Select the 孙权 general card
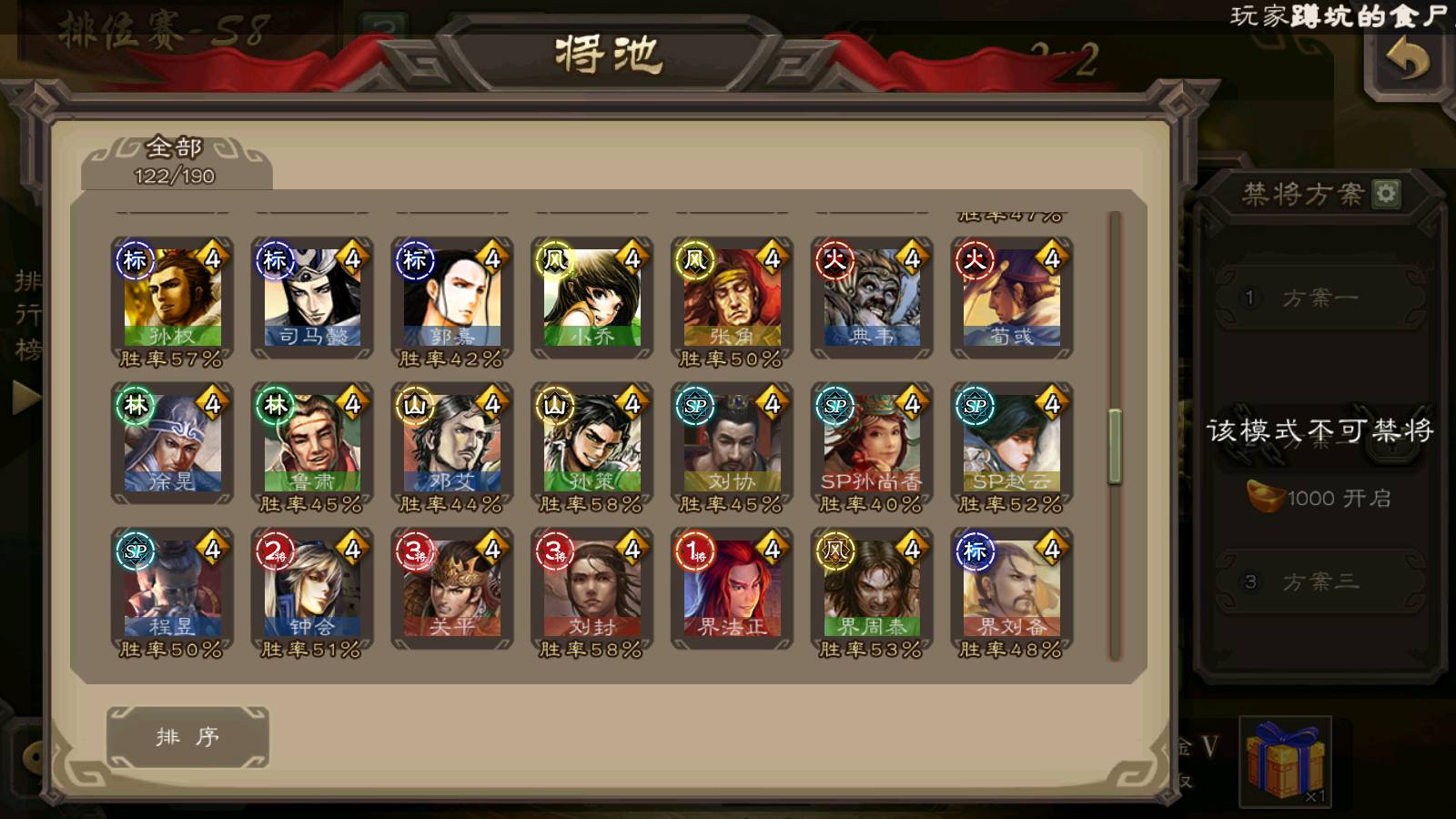Image resolution: width=1456 pixels, height=819 pixels. [172, 298]
